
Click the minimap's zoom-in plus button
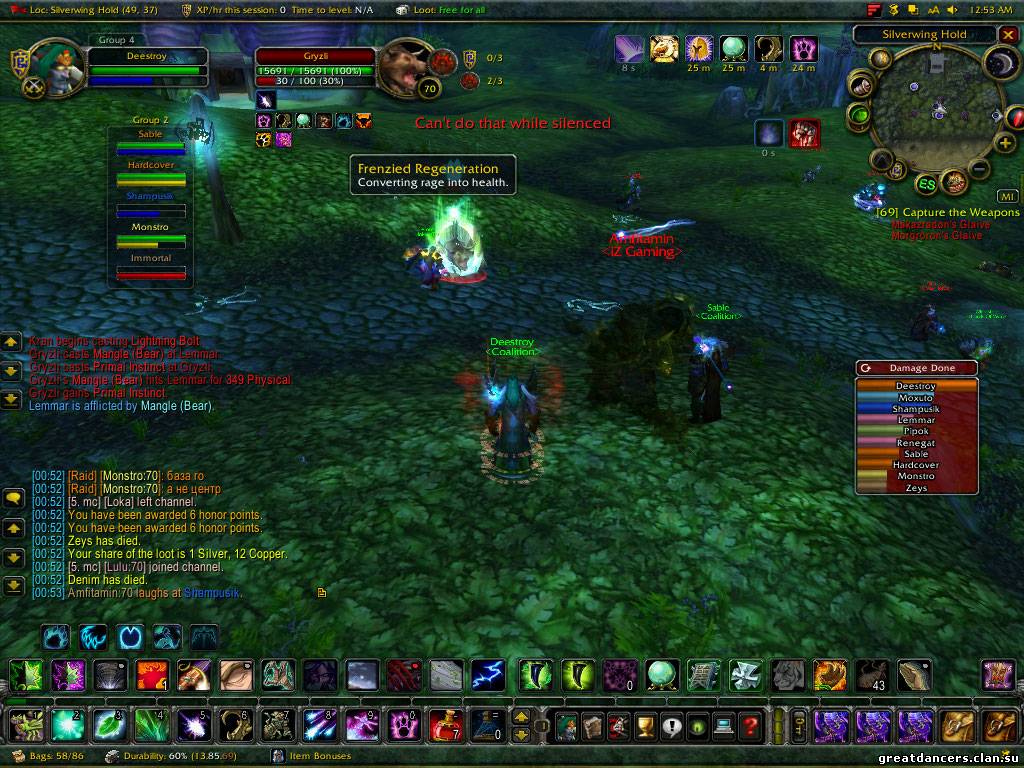[x=1003, y=145]
